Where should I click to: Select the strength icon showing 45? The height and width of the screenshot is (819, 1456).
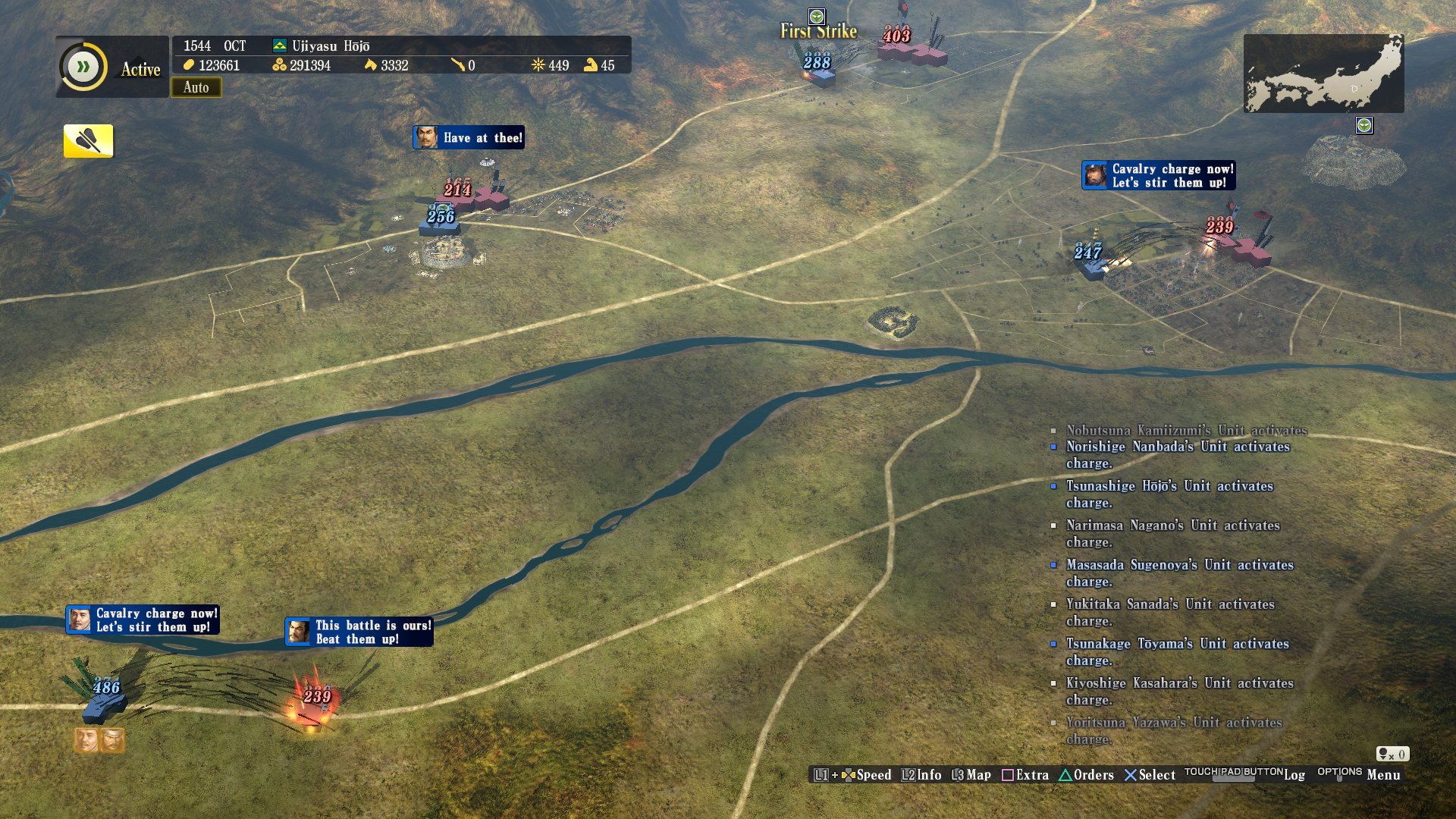(588, 66)
